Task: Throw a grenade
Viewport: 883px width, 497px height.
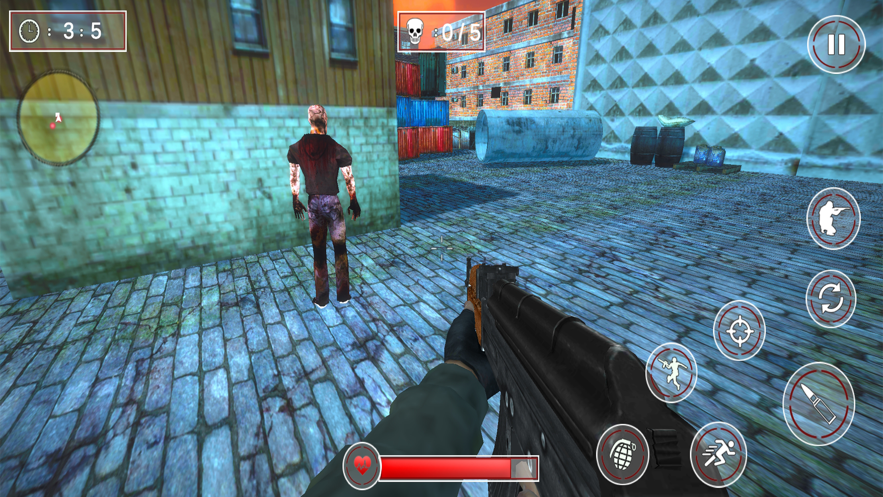Action: tap(622, 453)
